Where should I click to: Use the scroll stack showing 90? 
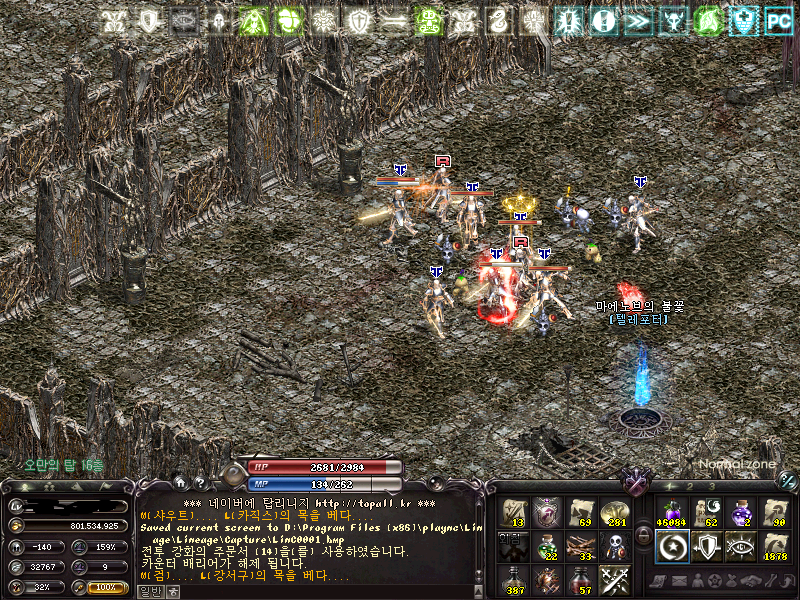[x=775, y=512]
